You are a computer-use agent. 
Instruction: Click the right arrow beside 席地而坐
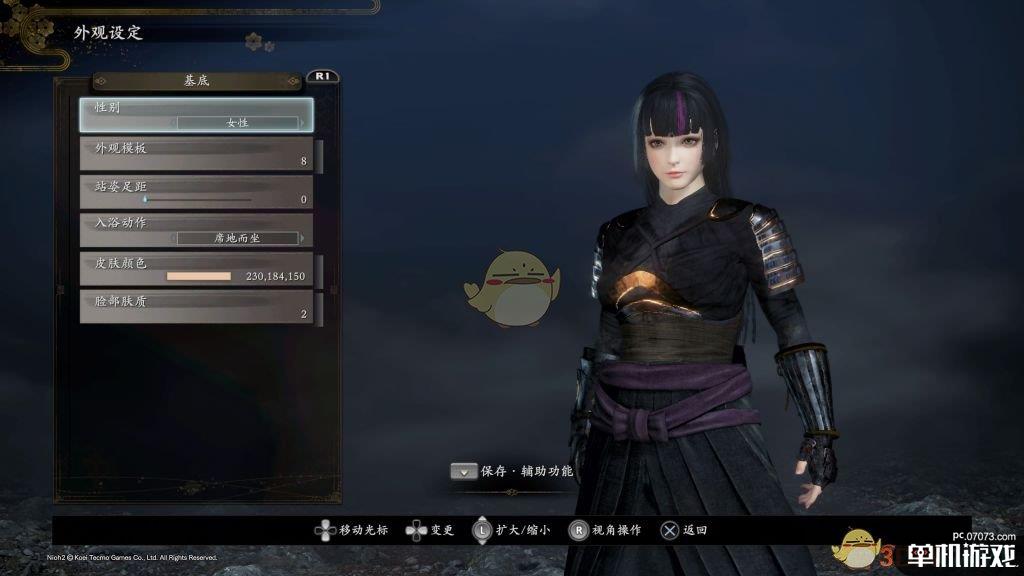click(x=301, y=238)
